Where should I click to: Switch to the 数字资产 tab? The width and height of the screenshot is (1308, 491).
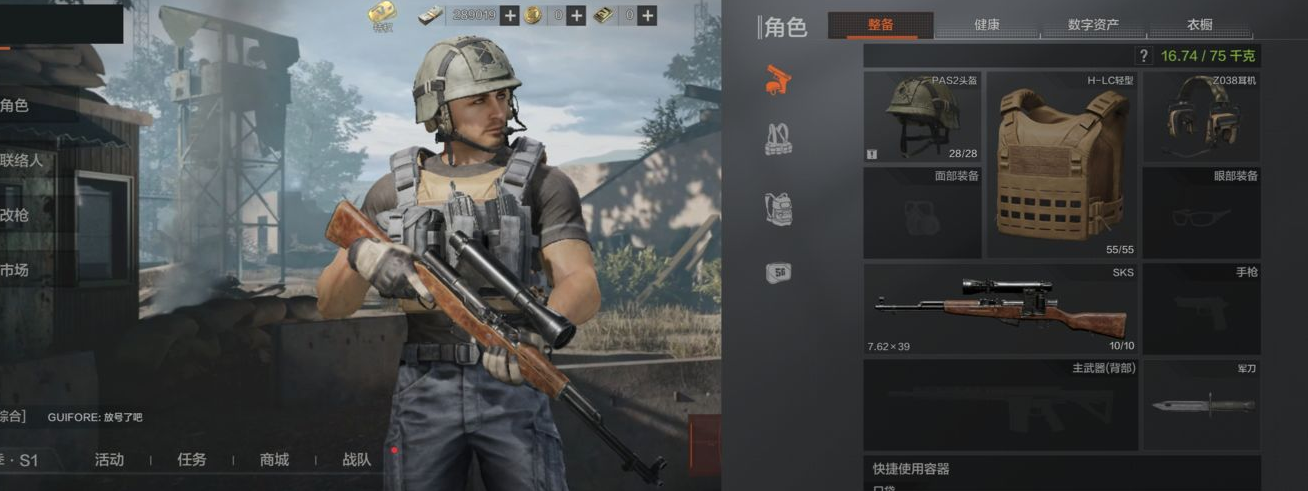pos(1093,25)
